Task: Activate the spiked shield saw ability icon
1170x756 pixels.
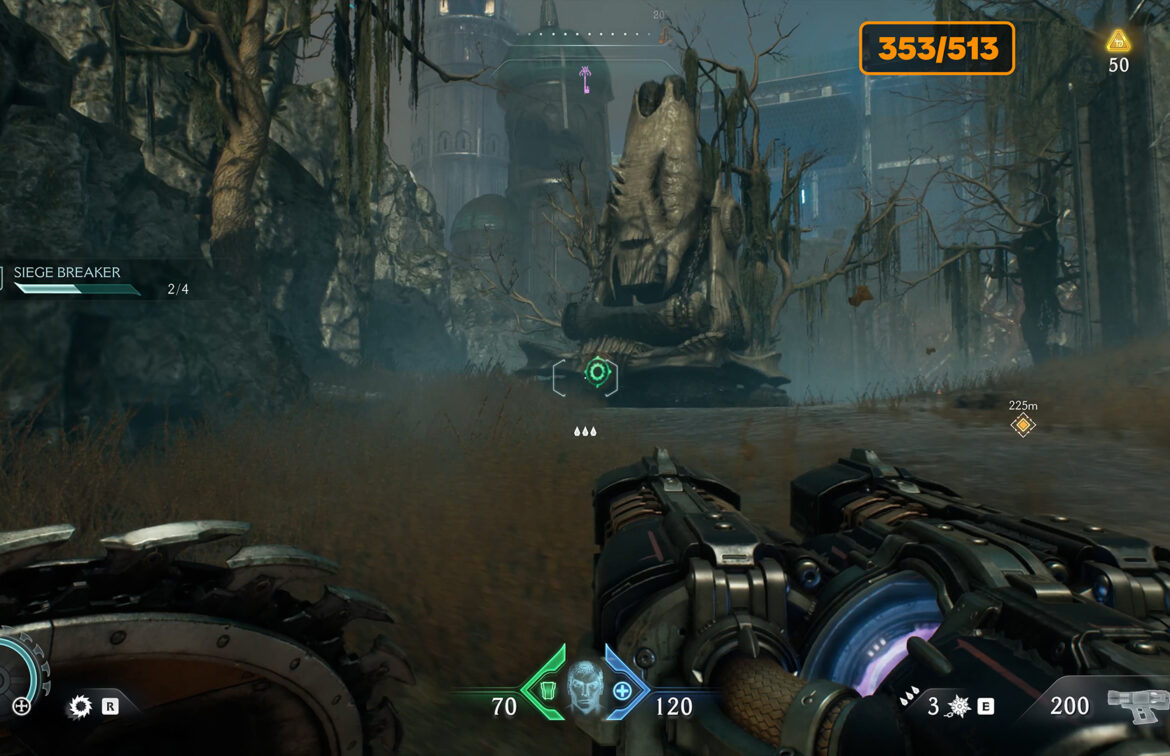Action: pyautogui.click(x=959, y=707)
